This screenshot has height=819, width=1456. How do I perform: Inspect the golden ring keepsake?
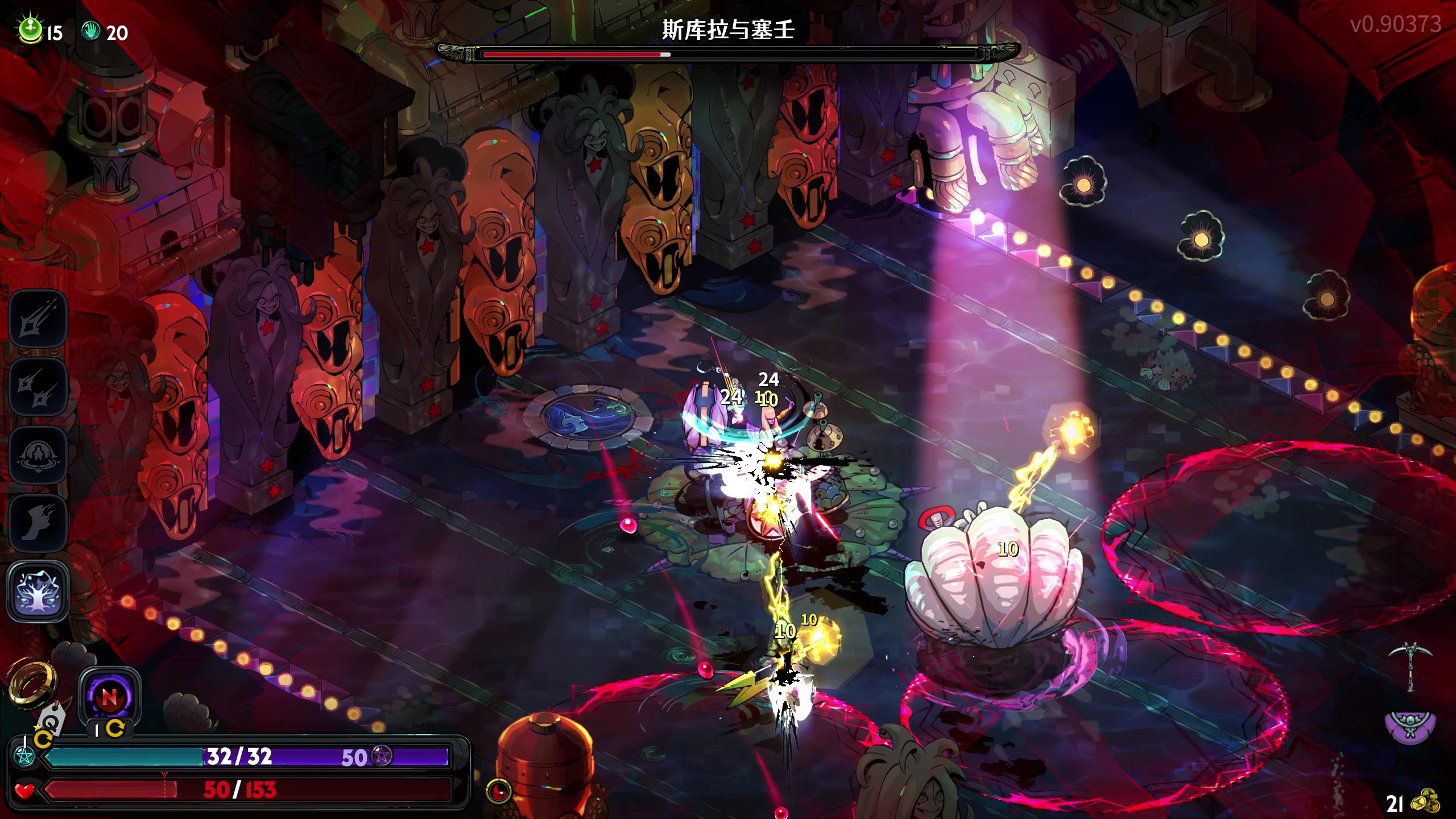click(33, 681)
